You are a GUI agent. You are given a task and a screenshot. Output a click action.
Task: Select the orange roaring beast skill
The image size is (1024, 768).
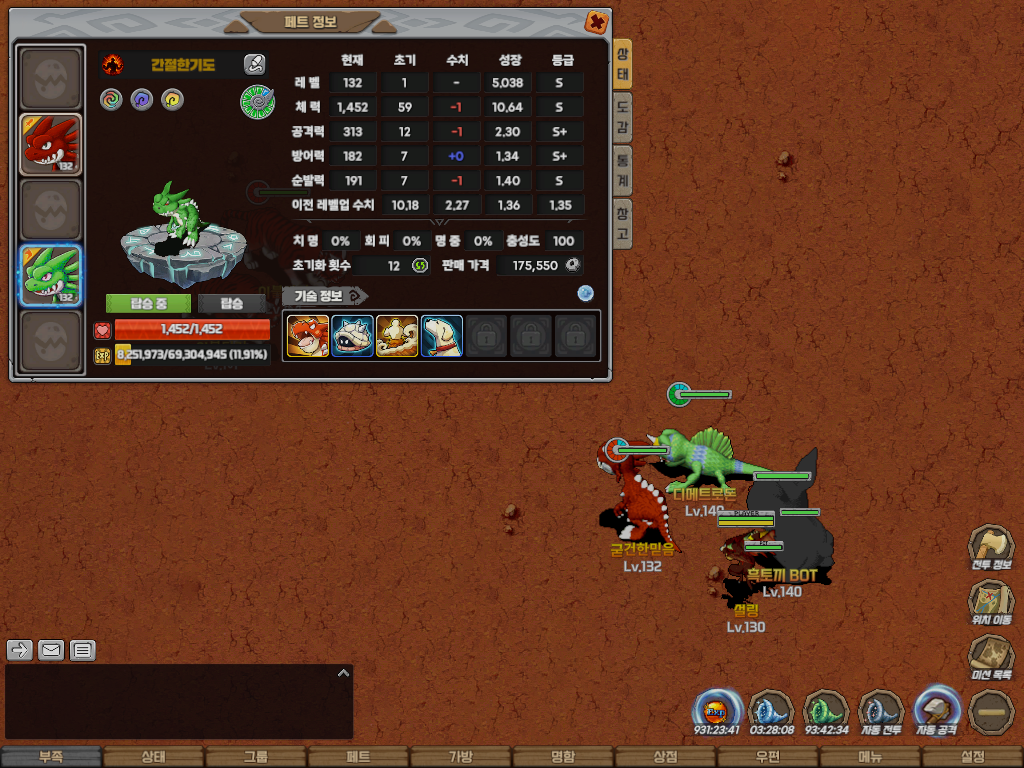(x=307, y=336)
